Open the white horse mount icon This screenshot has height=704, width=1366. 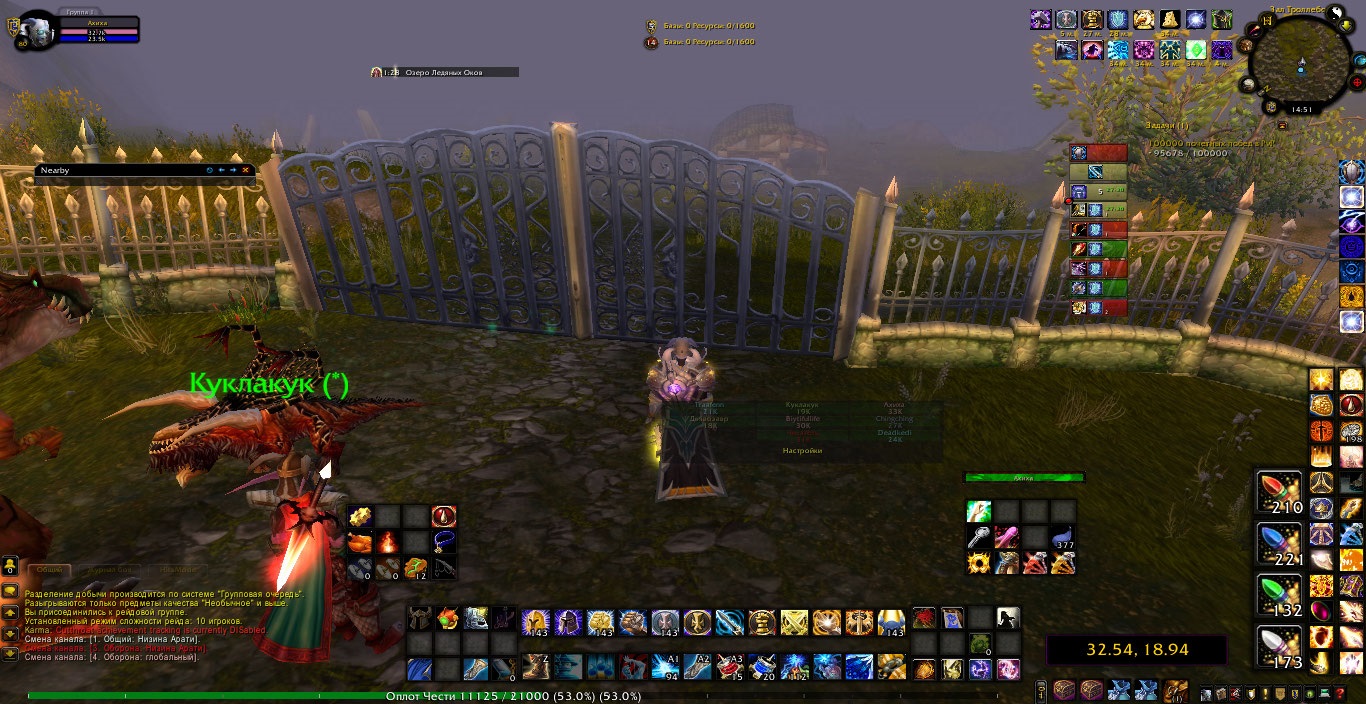click(x=1007, y=619)
